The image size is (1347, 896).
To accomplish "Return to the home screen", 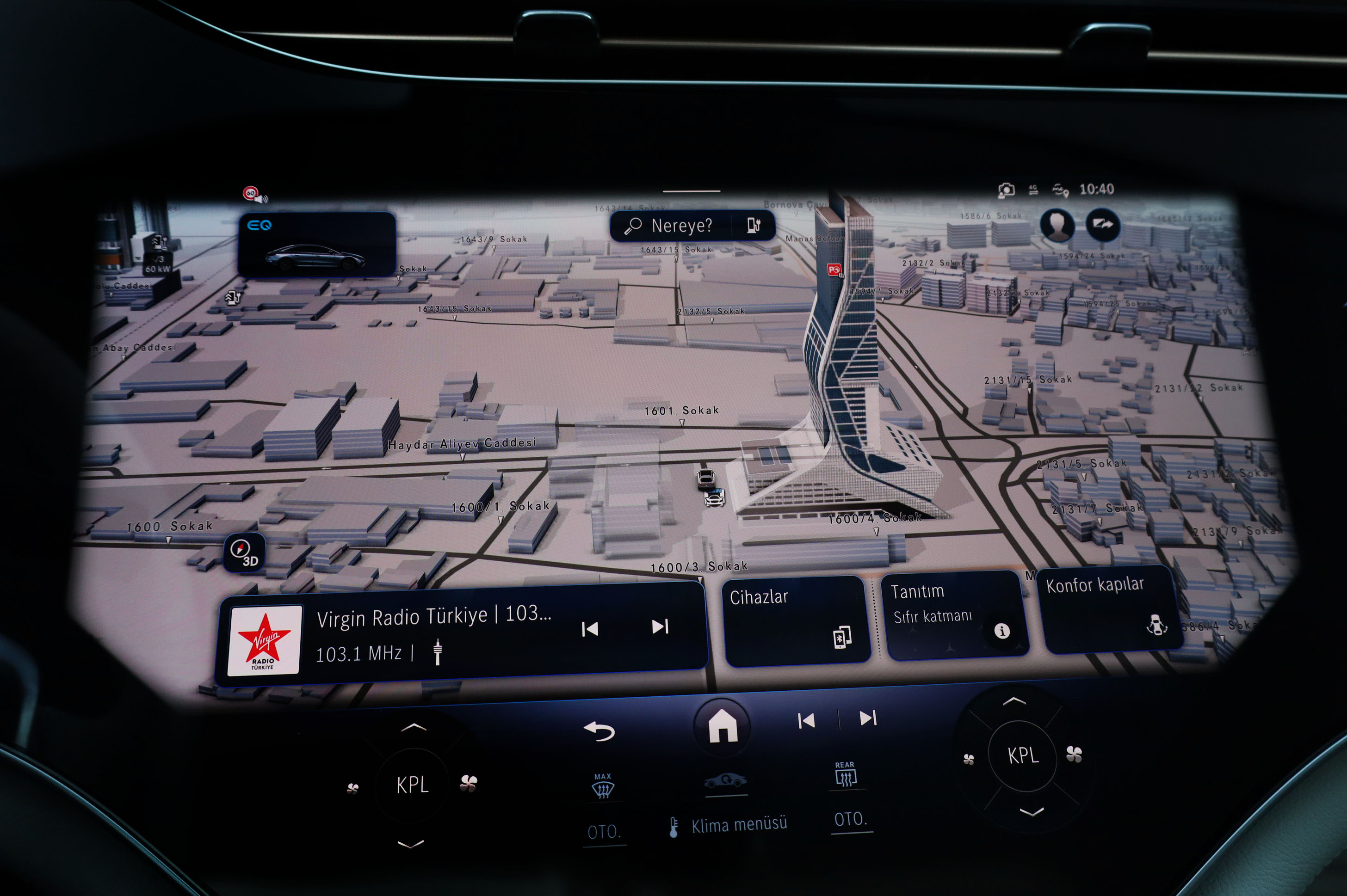I will [x=722, y=725].
